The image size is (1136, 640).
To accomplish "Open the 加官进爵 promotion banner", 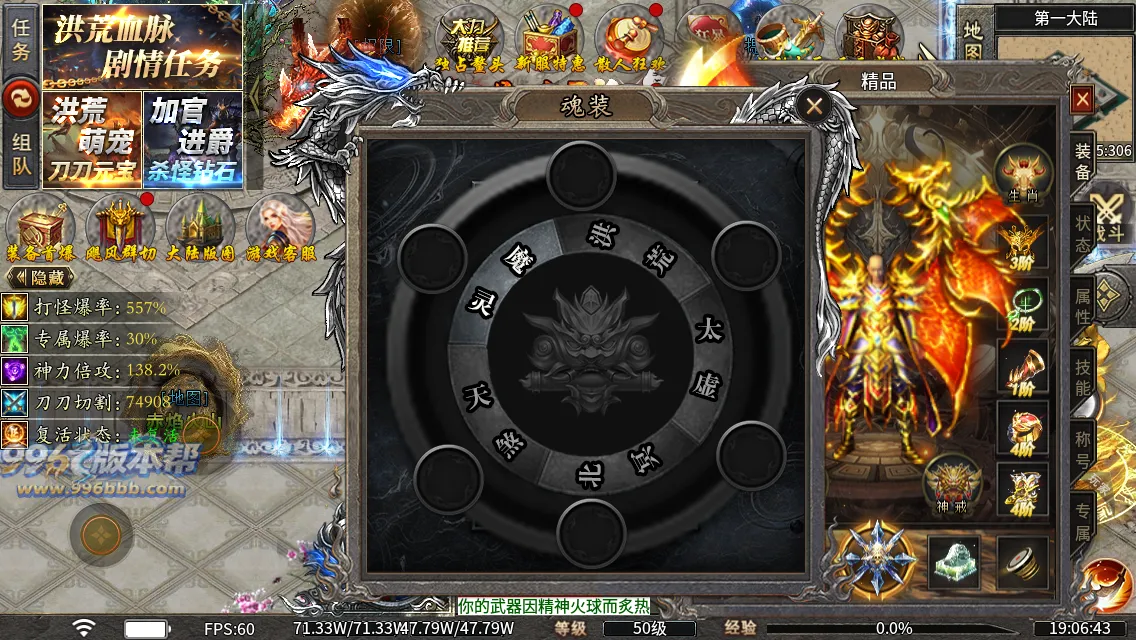I will click(x=193, y=139).
